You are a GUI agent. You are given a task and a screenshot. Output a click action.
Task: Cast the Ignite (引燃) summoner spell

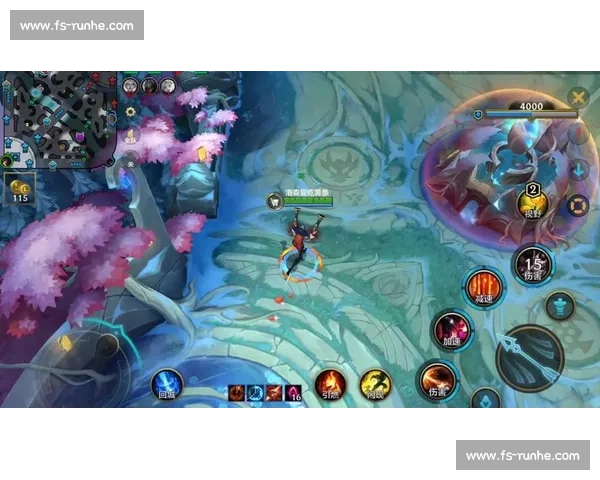tap(330, 383)
